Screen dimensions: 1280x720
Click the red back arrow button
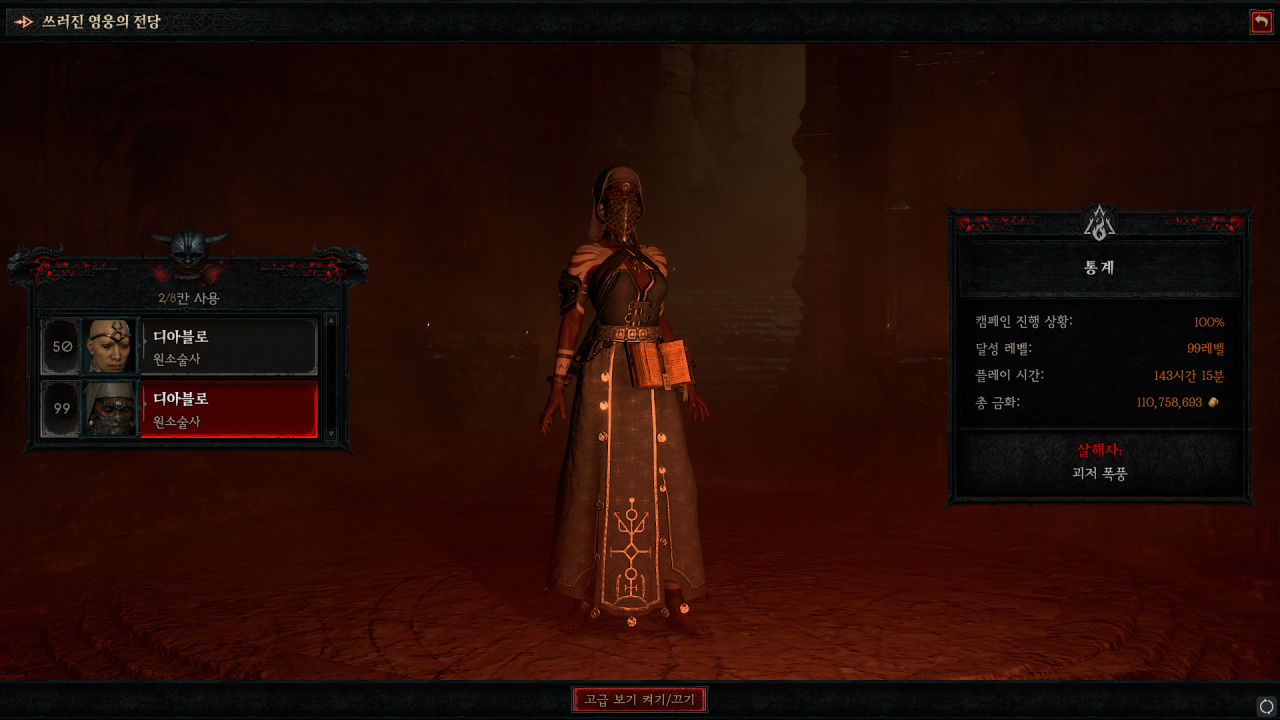(x=1261, y=22)
